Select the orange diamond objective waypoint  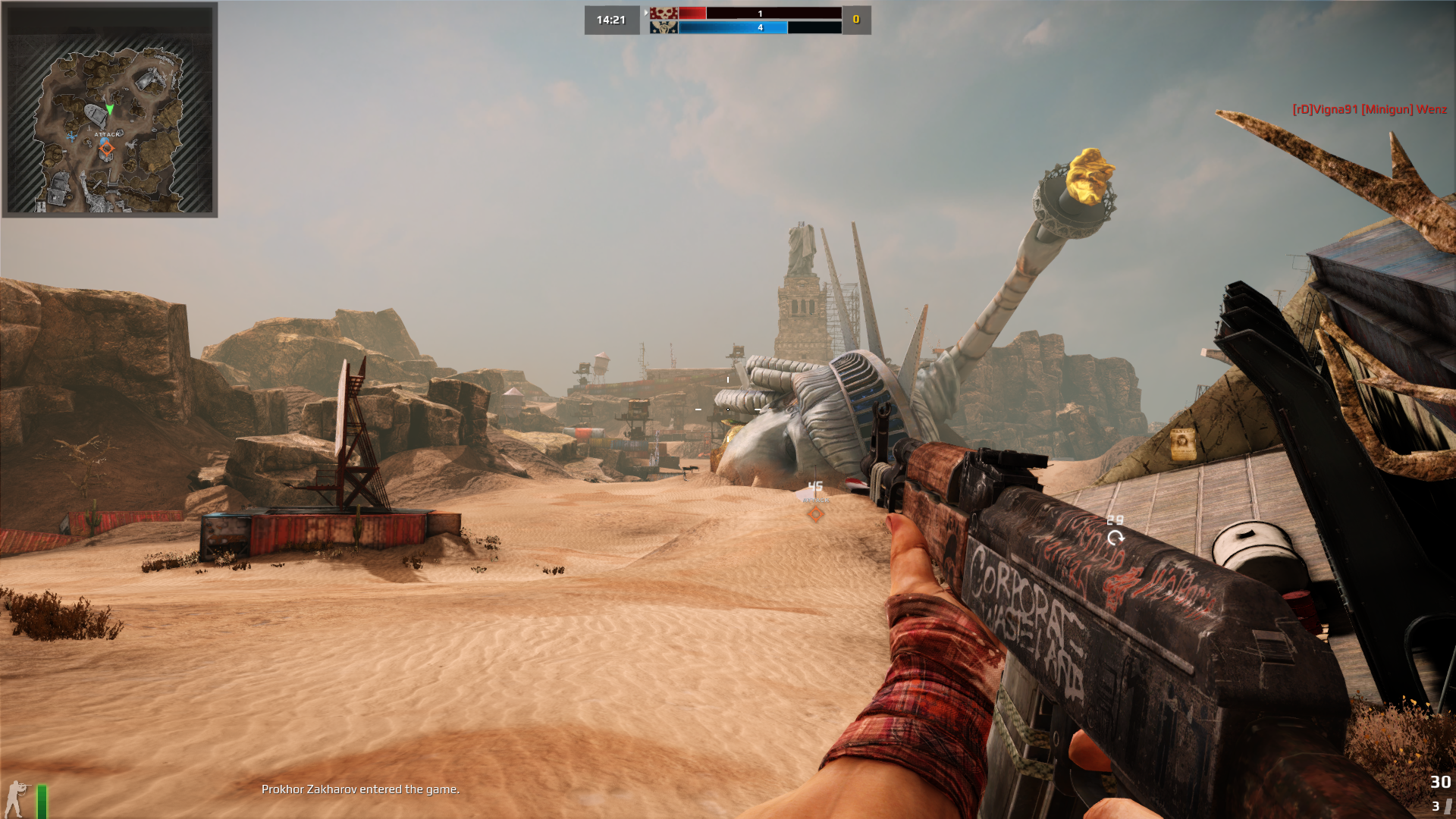815,514
